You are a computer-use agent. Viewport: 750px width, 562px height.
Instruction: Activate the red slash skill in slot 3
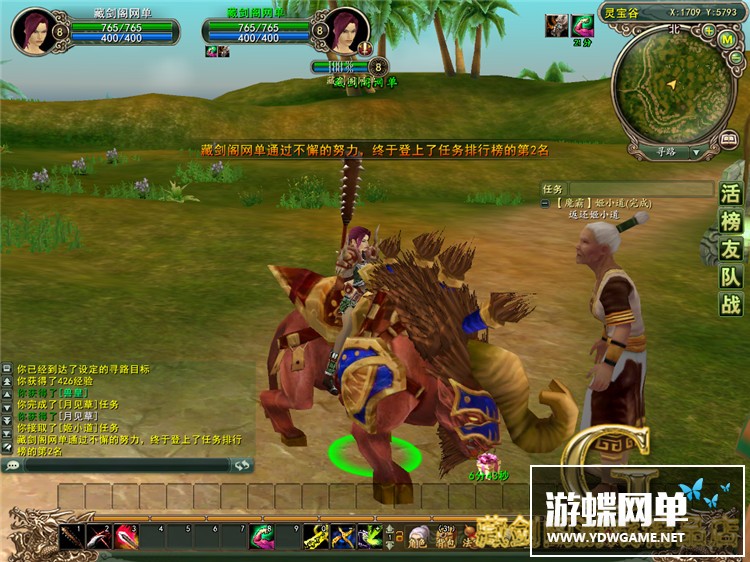coord(126,537)
